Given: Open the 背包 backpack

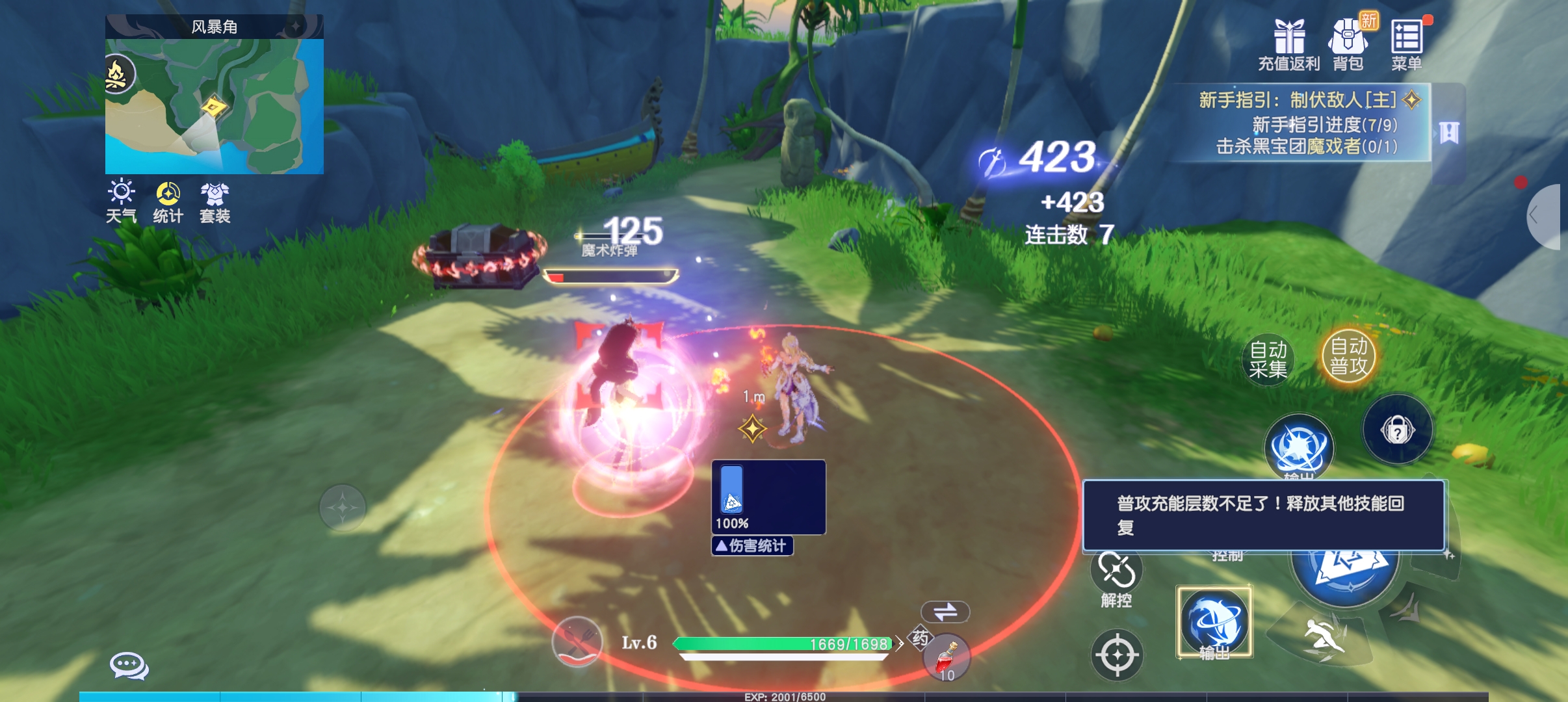Looking at the screenshot, I should tap(1348, 44).
